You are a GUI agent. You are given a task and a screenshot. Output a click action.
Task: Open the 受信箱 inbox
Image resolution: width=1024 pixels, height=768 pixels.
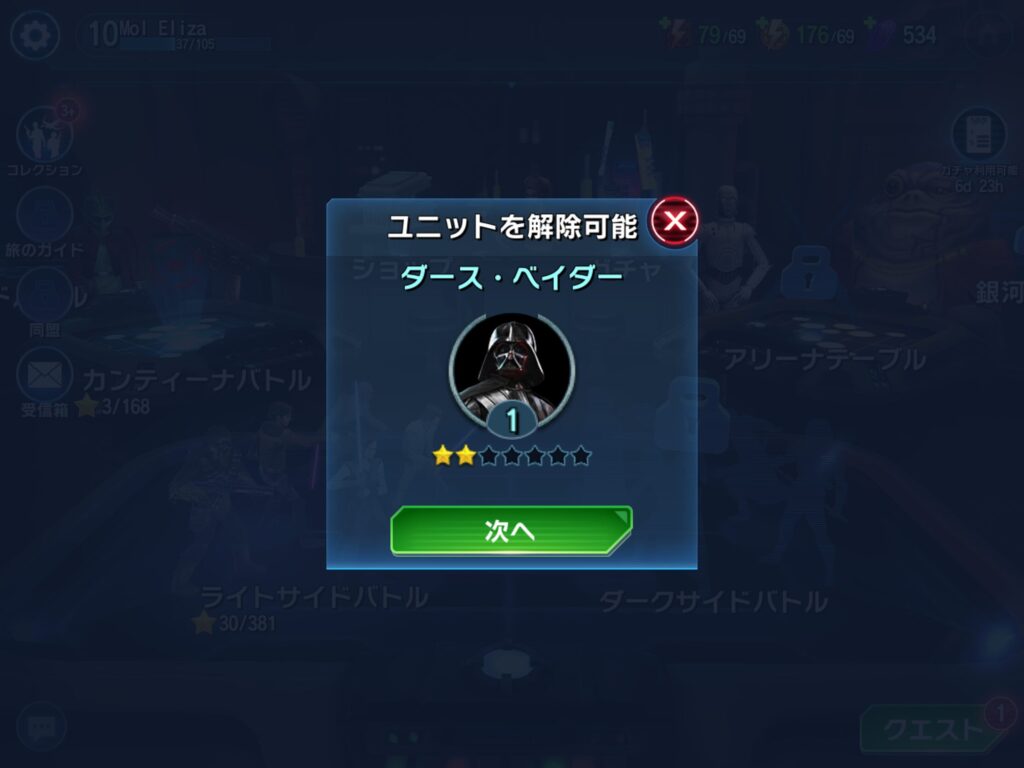(45, 378)
